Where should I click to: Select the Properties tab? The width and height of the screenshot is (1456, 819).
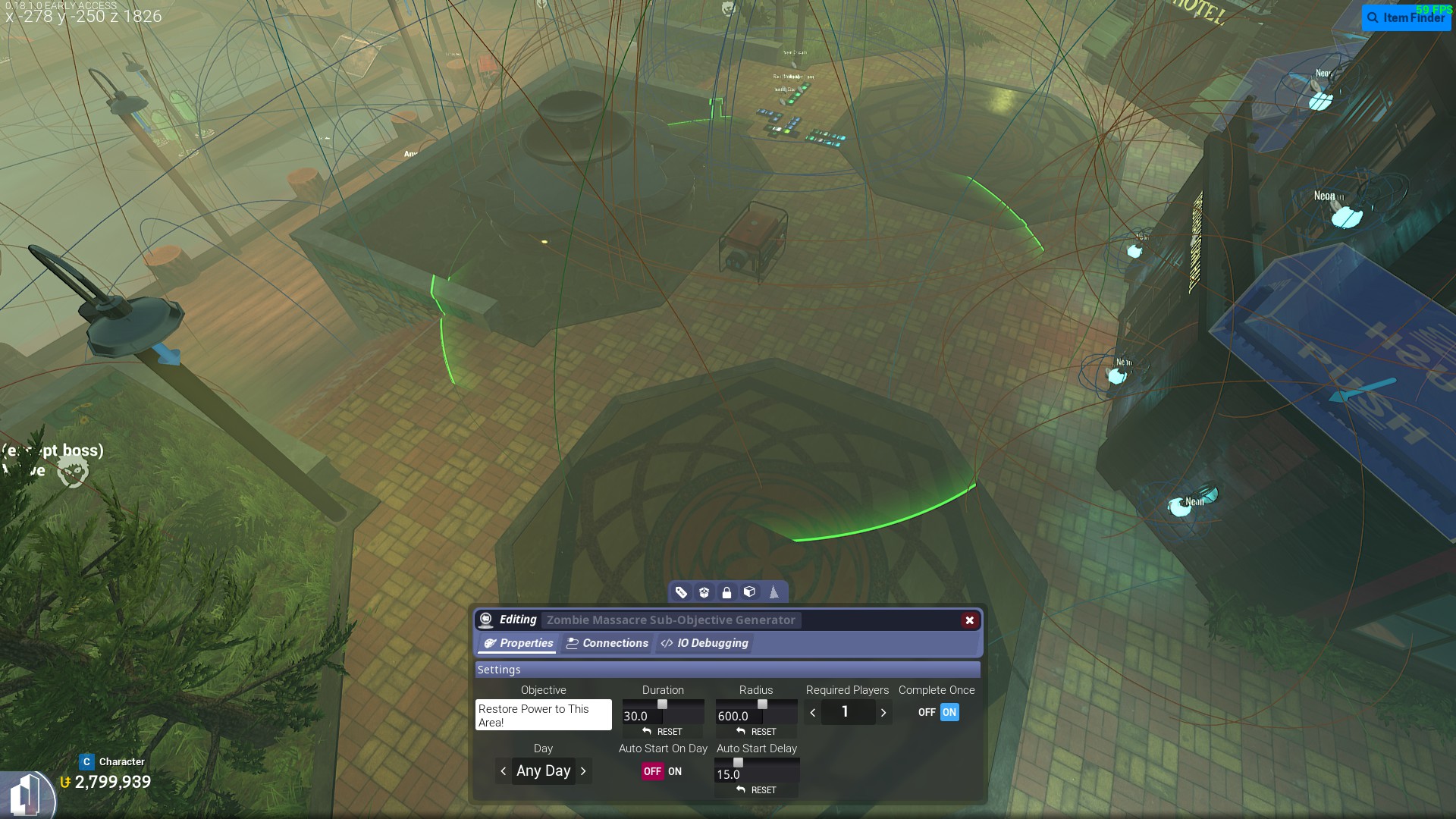tap(519, 643)
